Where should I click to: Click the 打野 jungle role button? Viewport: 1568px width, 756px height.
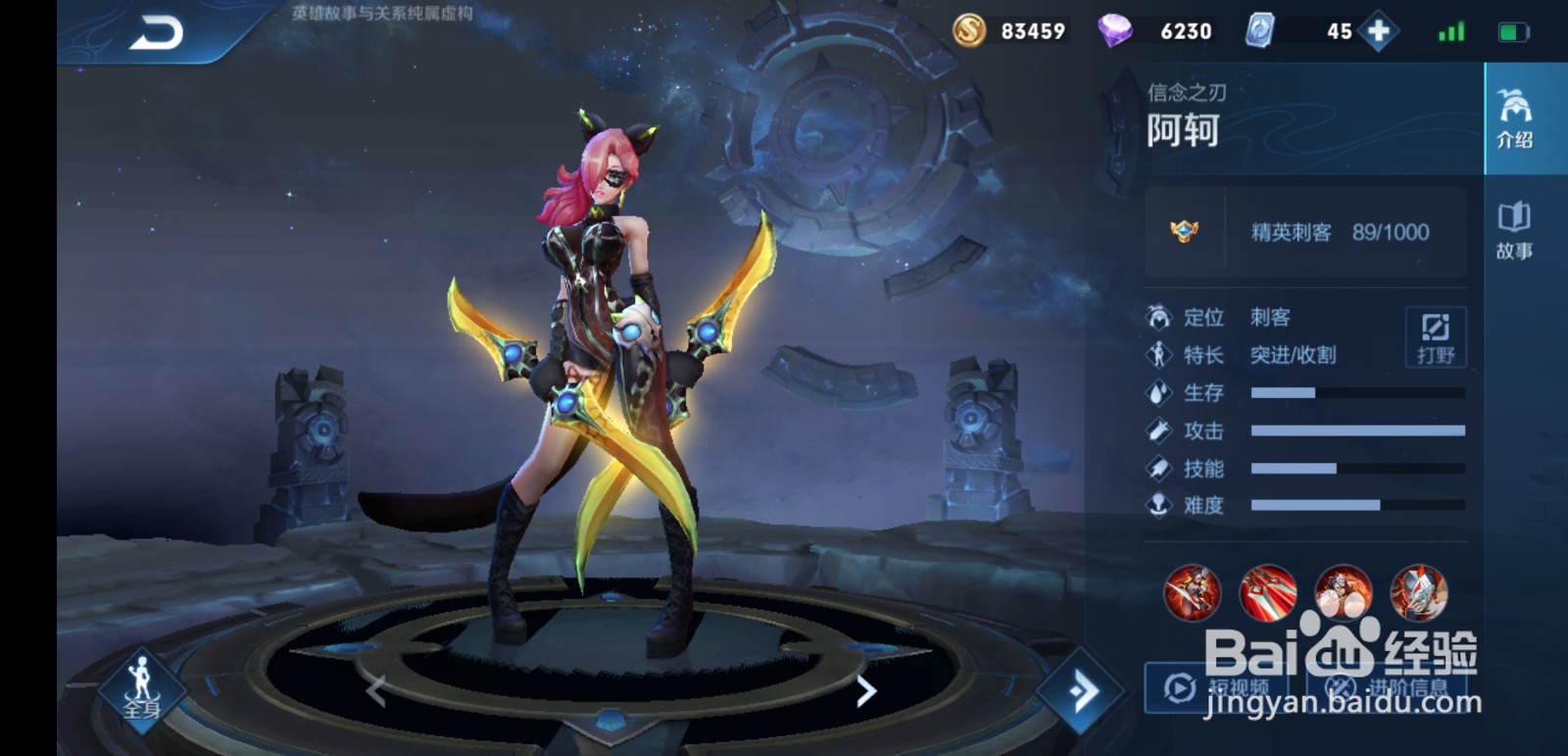[x=1435, y=336]
